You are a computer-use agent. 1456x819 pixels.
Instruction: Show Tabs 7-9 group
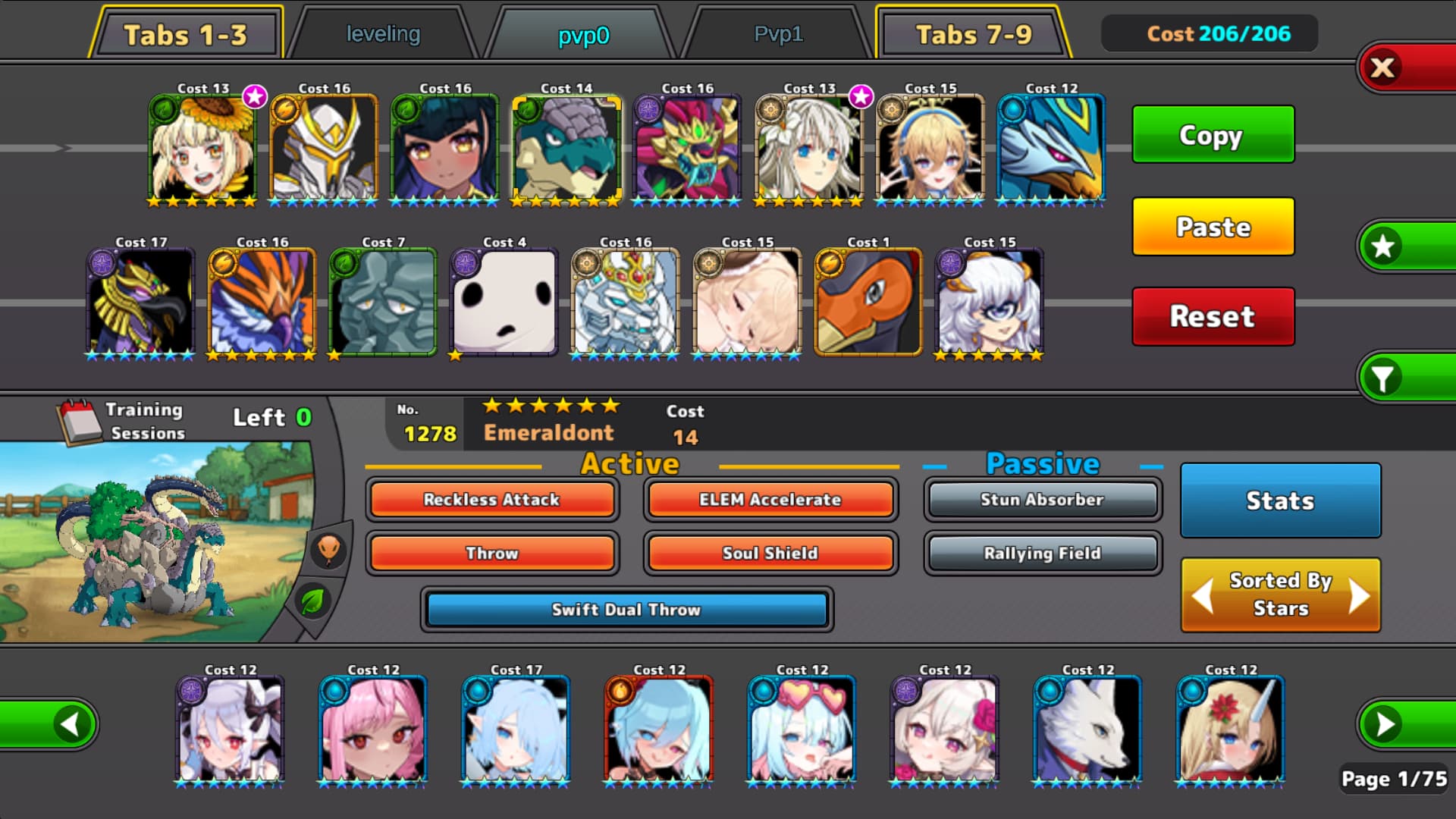point(974,35)
